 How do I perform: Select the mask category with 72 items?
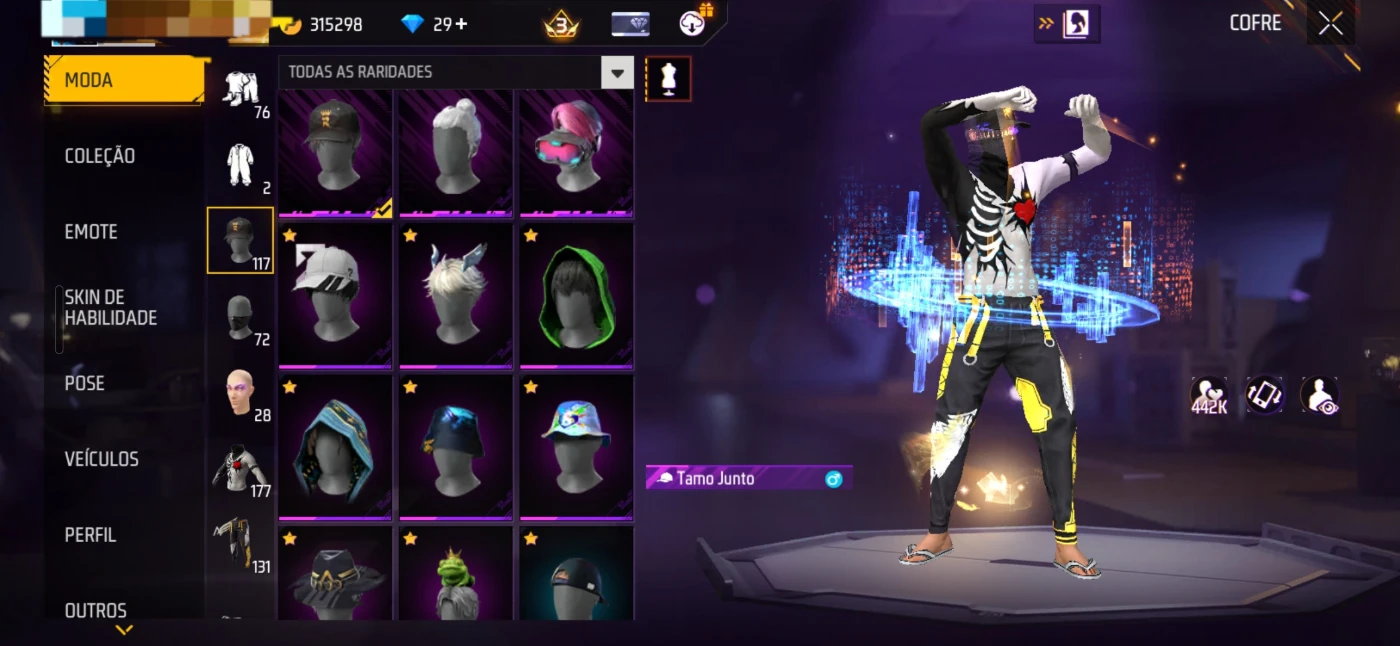point(240,317)
